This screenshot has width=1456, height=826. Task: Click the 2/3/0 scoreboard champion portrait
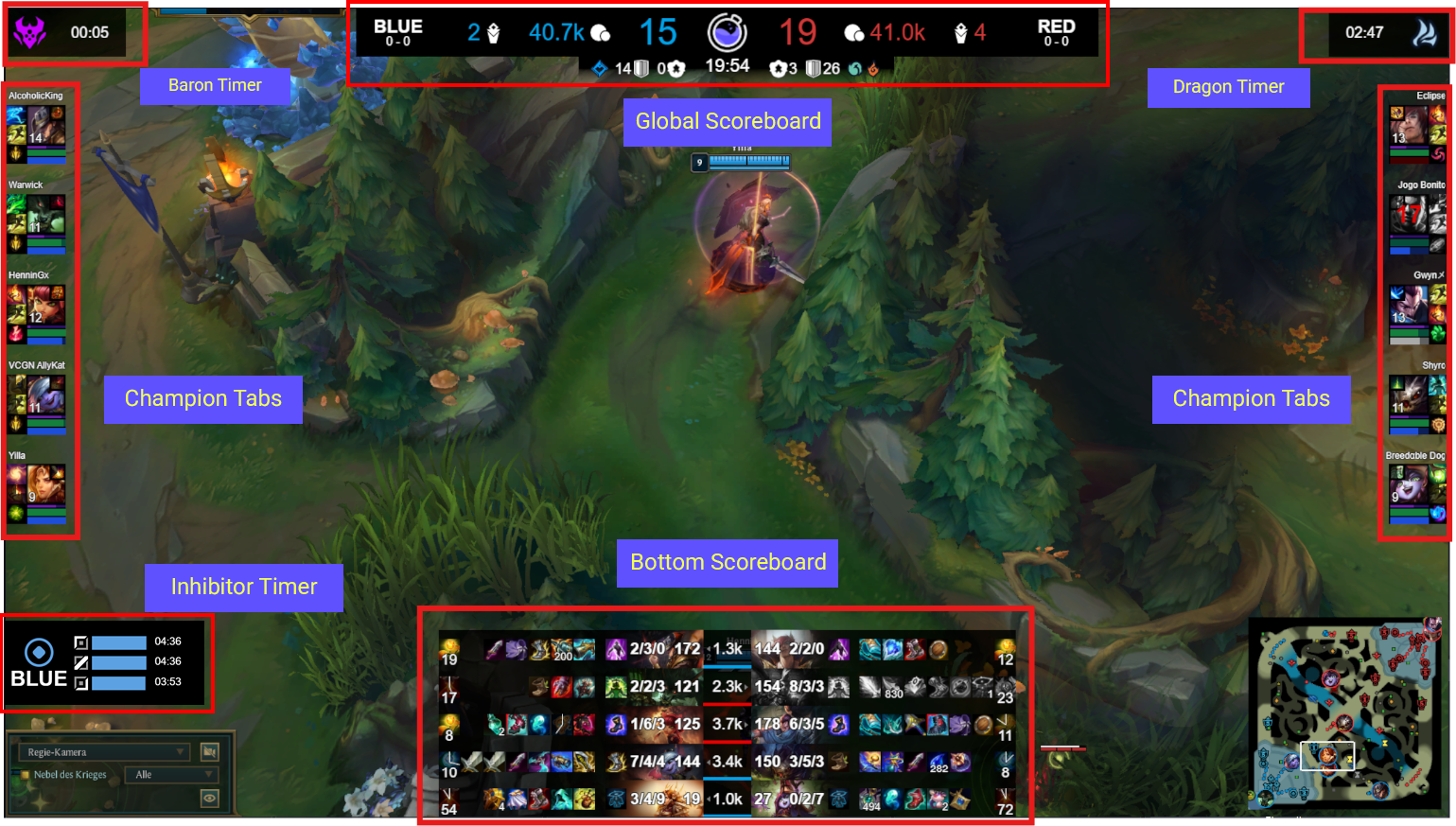click(x=616, y=649)
